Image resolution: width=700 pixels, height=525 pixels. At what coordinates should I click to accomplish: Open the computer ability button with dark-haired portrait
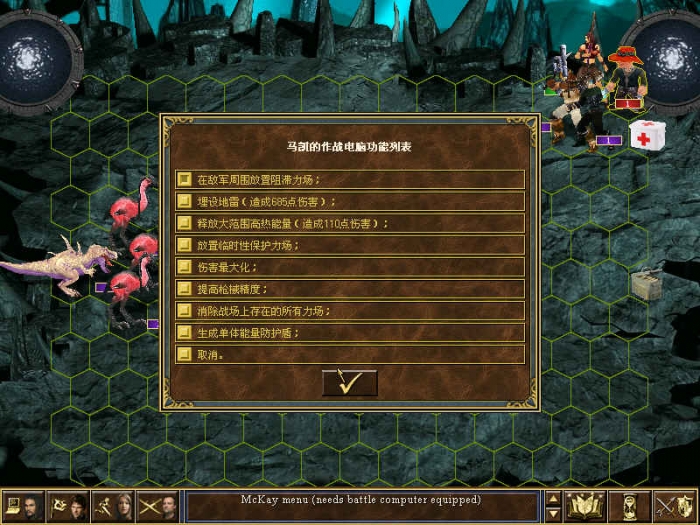[23, 506]
